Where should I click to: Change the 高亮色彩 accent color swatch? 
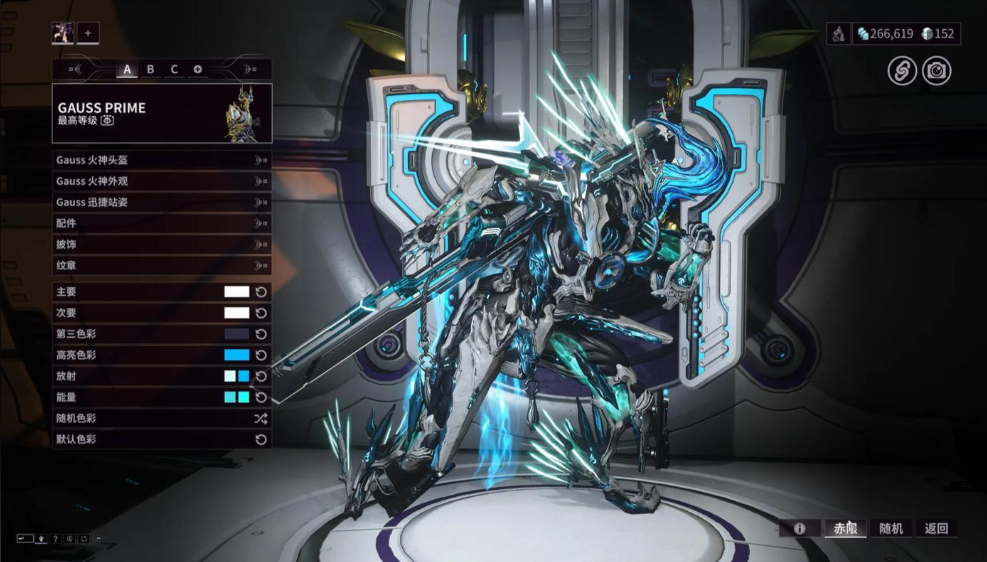coord(236,355)
